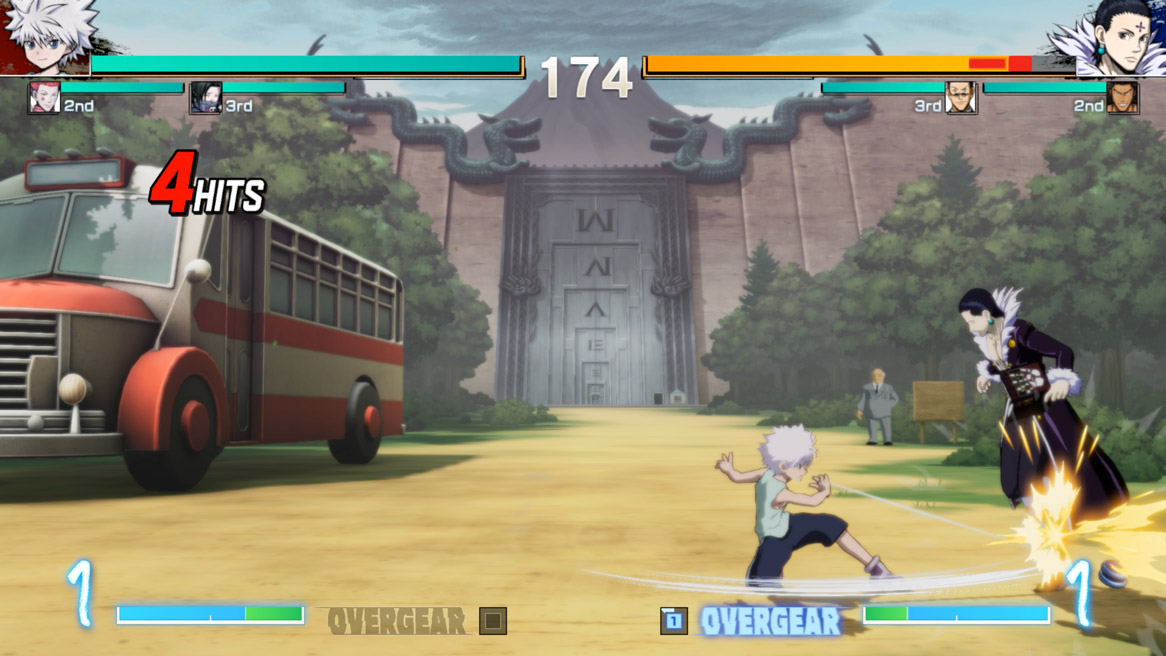Pick Leorio's 3rd teammate portrait

click(960, 98)
